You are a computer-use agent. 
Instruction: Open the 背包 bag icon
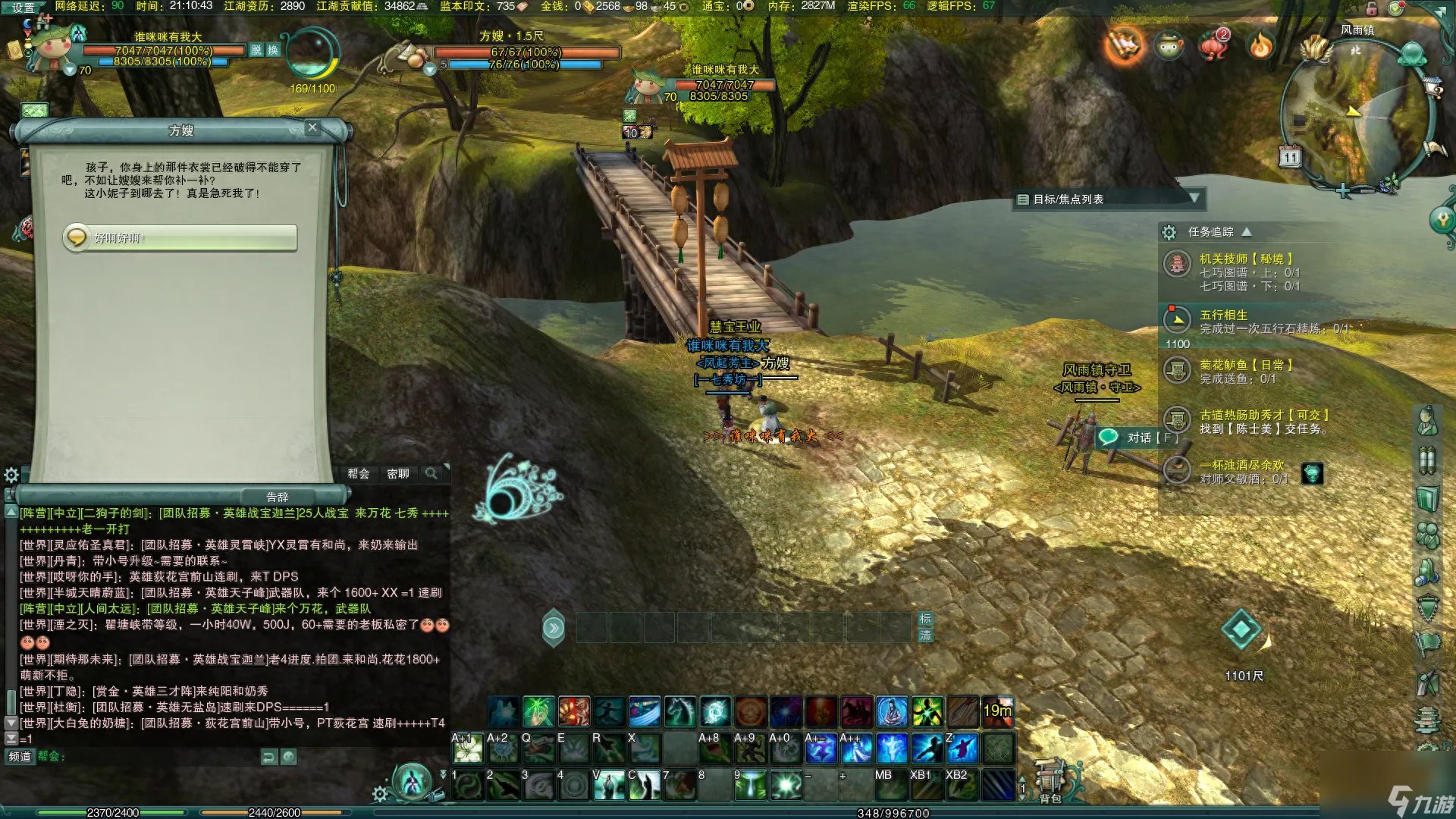point(1050,781)
